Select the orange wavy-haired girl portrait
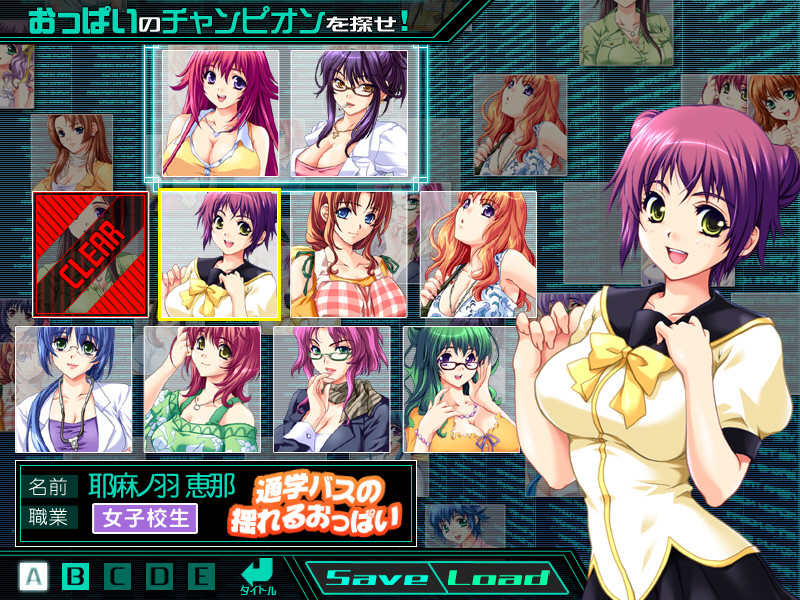 coord(478,254)
